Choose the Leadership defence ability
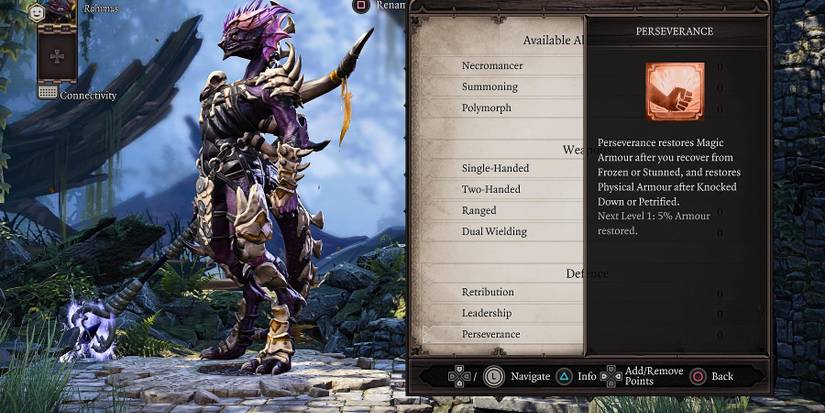 (x=488, y=313)
